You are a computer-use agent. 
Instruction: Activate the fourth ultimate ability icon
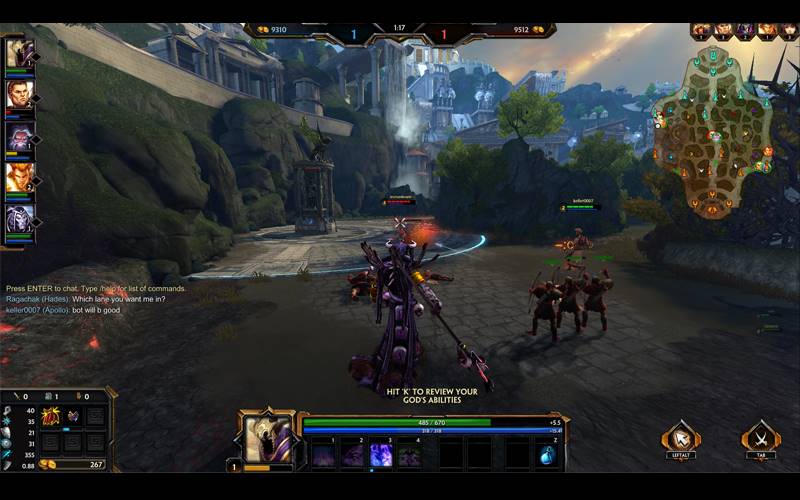[x=410, y=457]
